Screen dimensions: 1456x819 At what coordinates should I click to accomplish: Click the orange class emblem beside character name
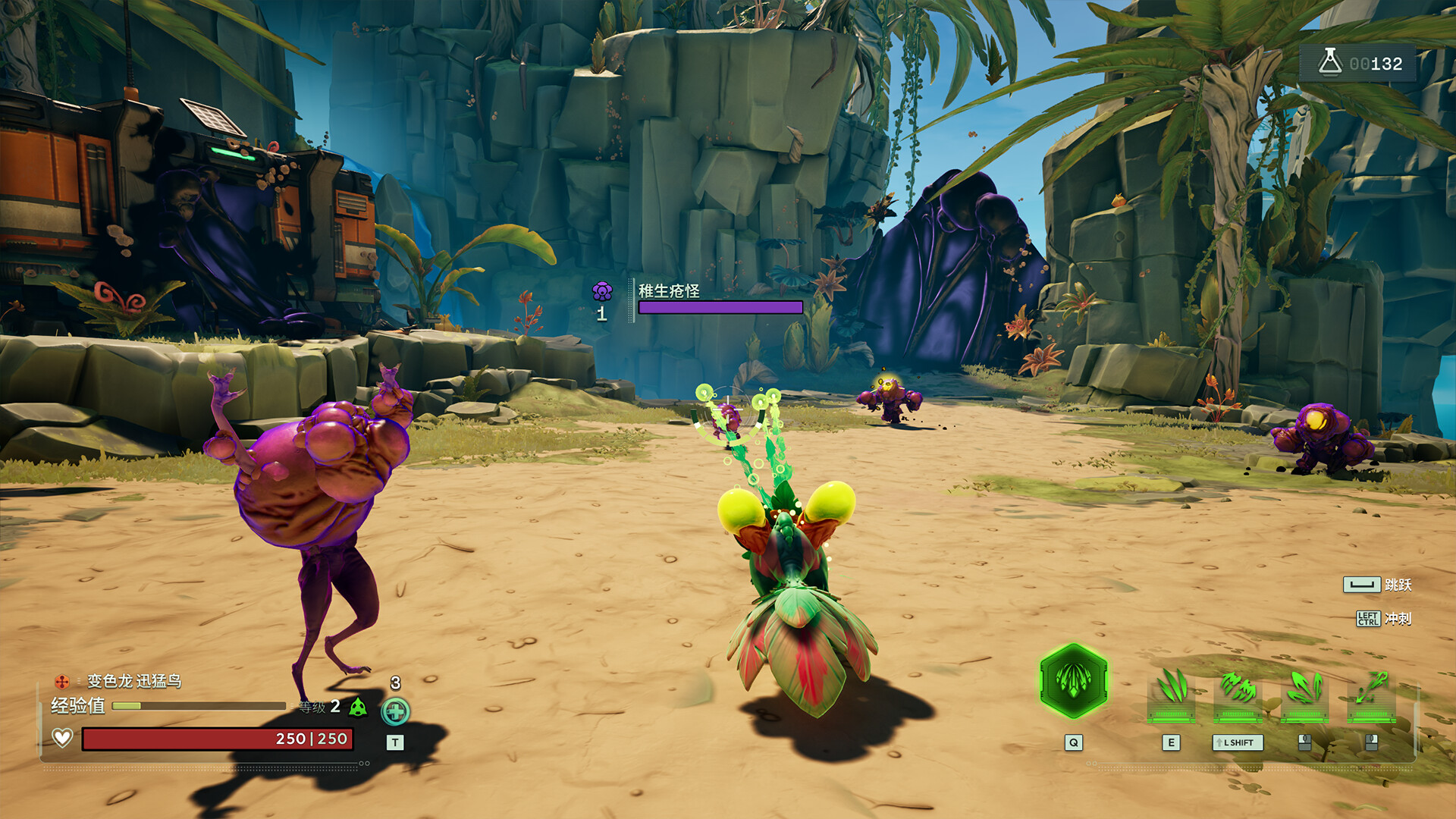tap(62, 681)
